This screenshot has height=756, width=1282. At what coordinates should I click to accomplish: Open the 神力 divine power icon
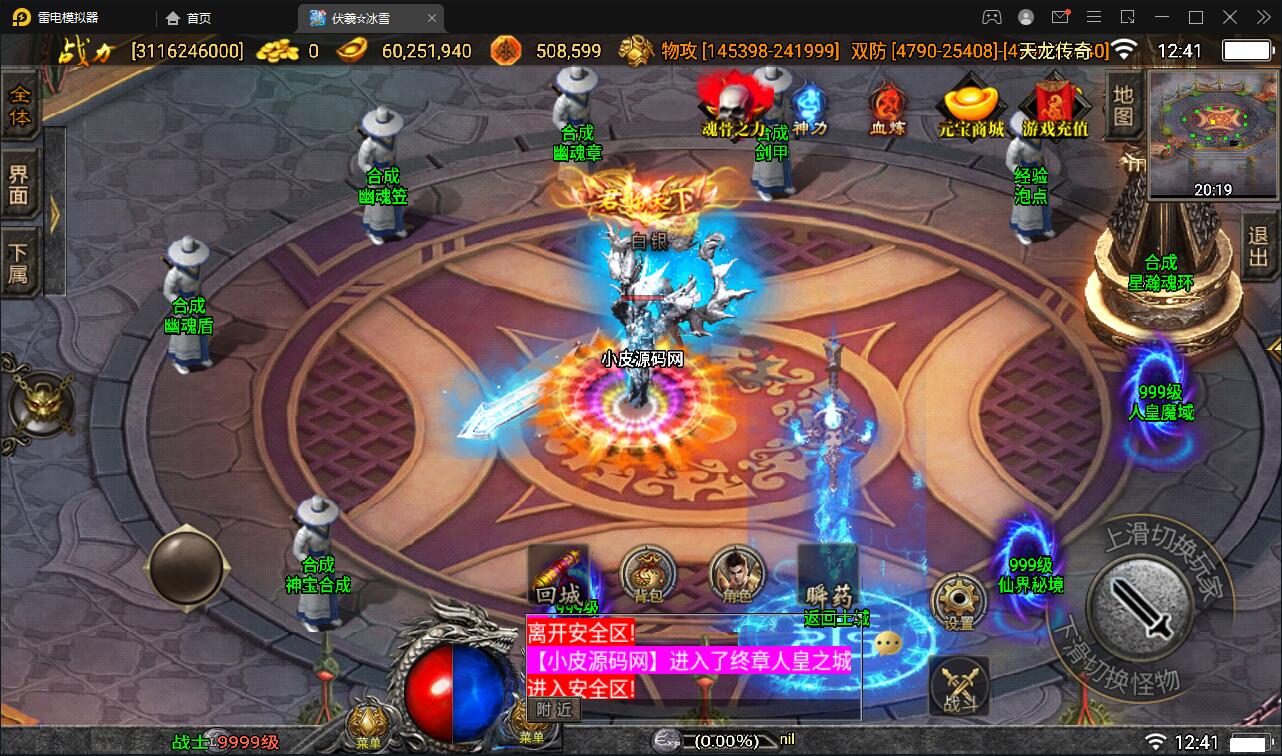pyautogui.click(x=809, y=107)
